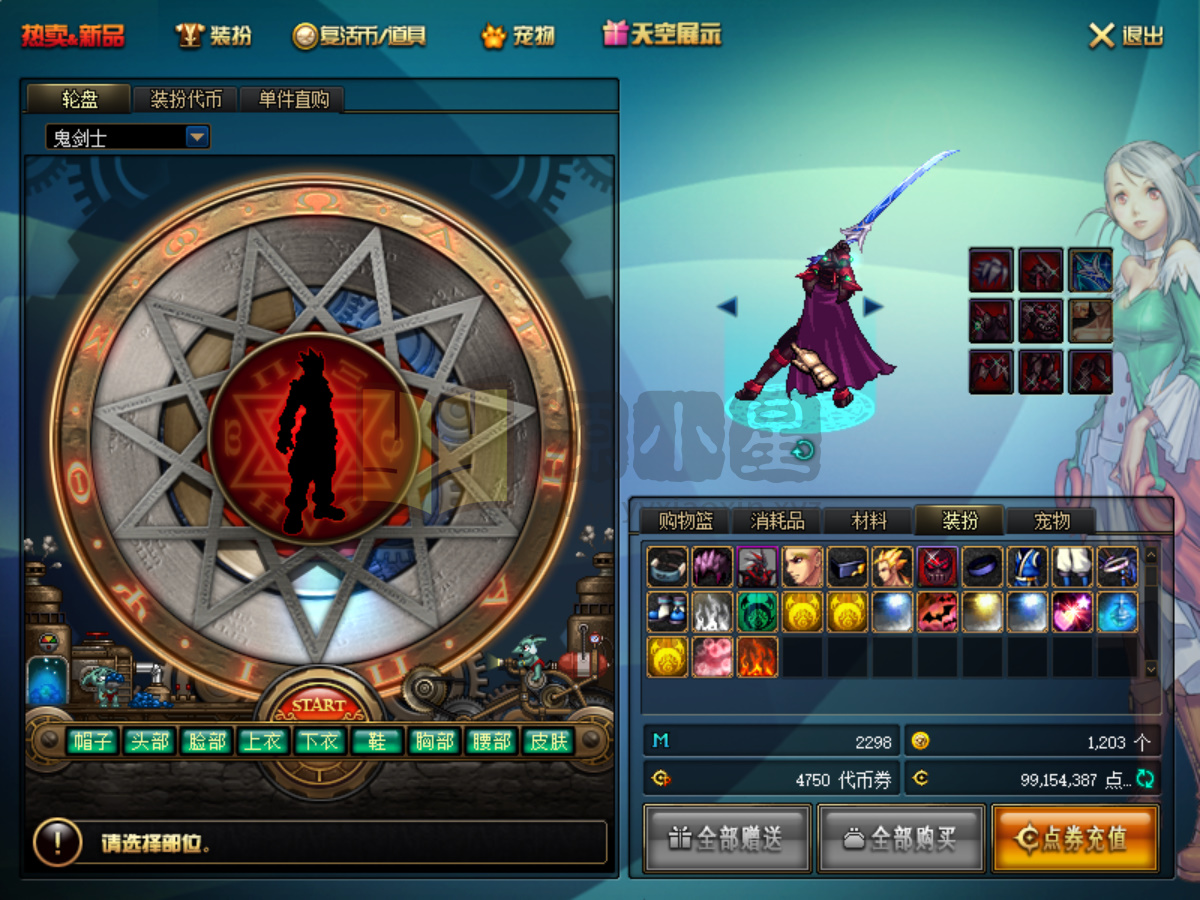Viewport: 1200px width, 900px height.
Task: Switch to the 单件直购 tab
Action: coord(293,99)
